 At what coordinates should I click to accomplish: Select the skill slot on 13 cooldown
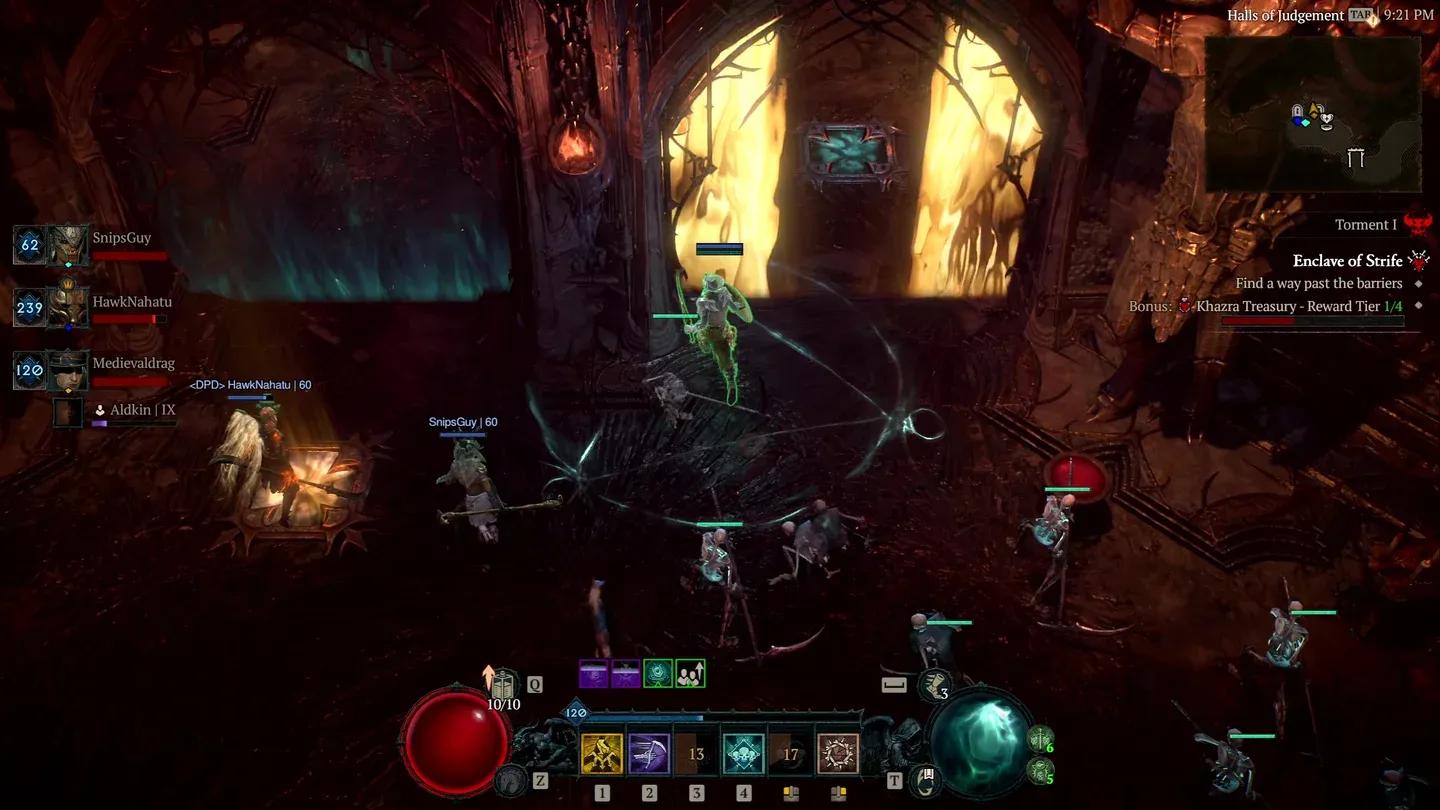click(696, 754)
